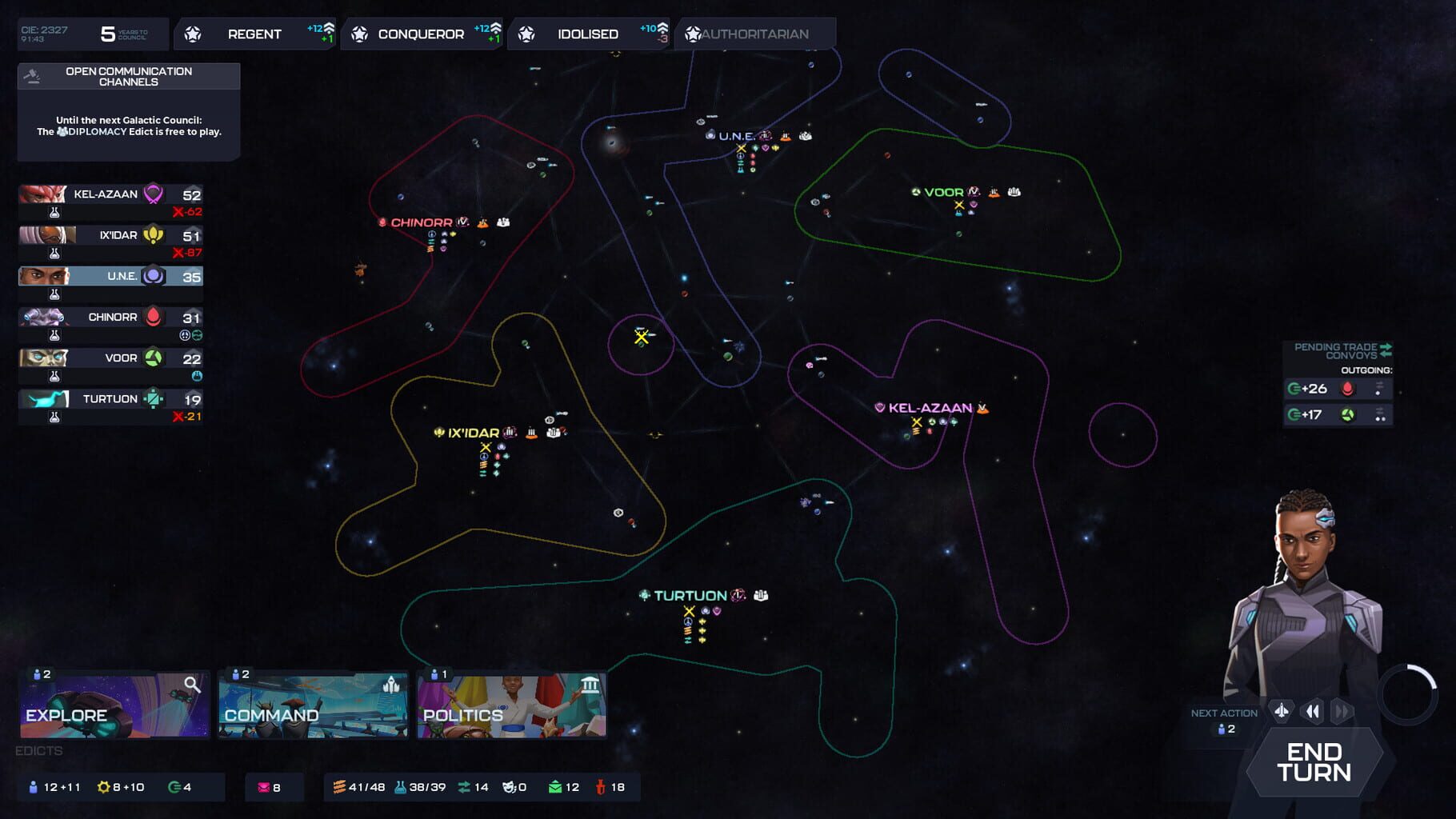
Task: Open Communication Channels
Action: click(128, 75)
